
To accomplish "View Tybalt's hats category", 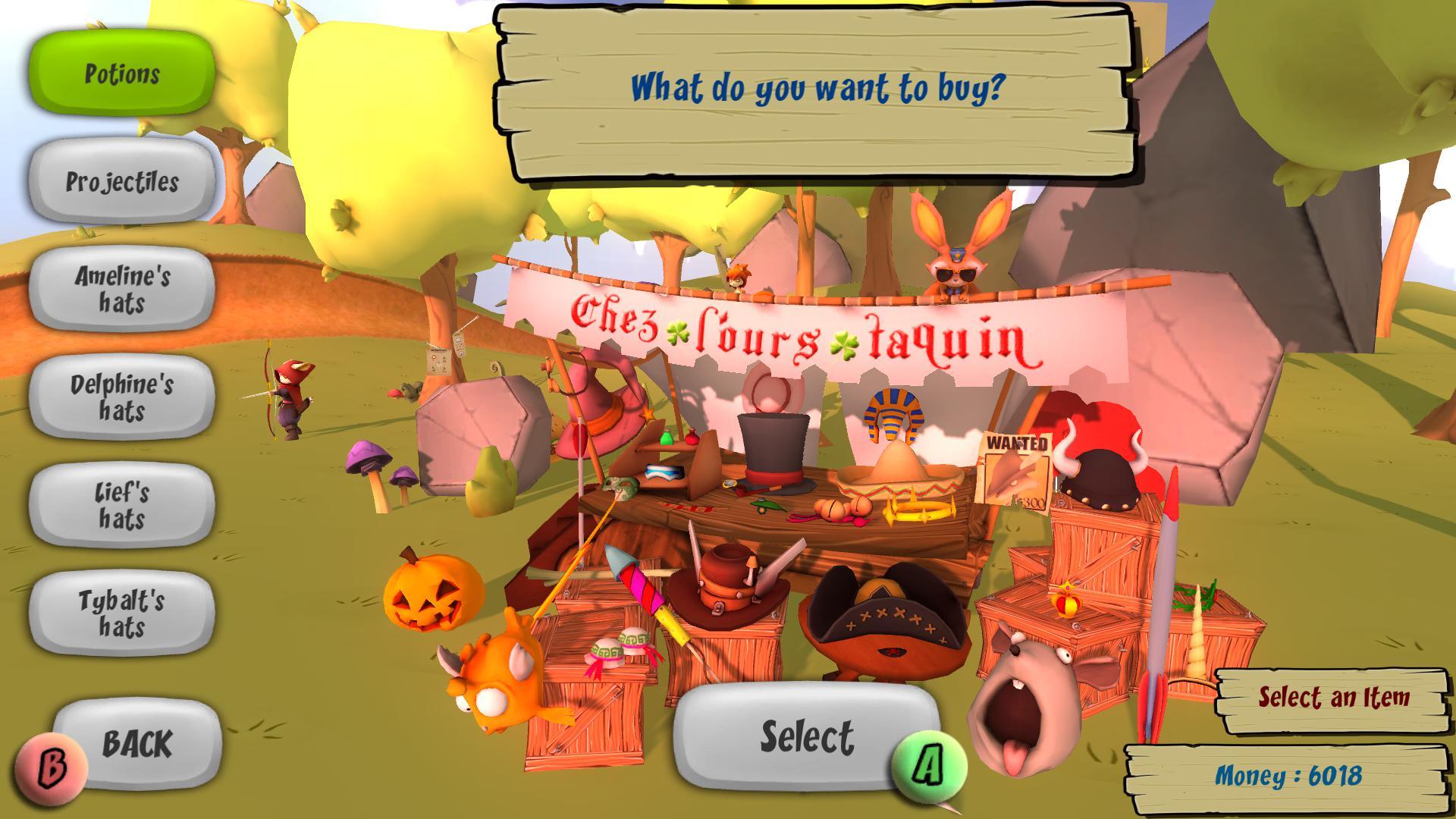I will coord(122,614).
